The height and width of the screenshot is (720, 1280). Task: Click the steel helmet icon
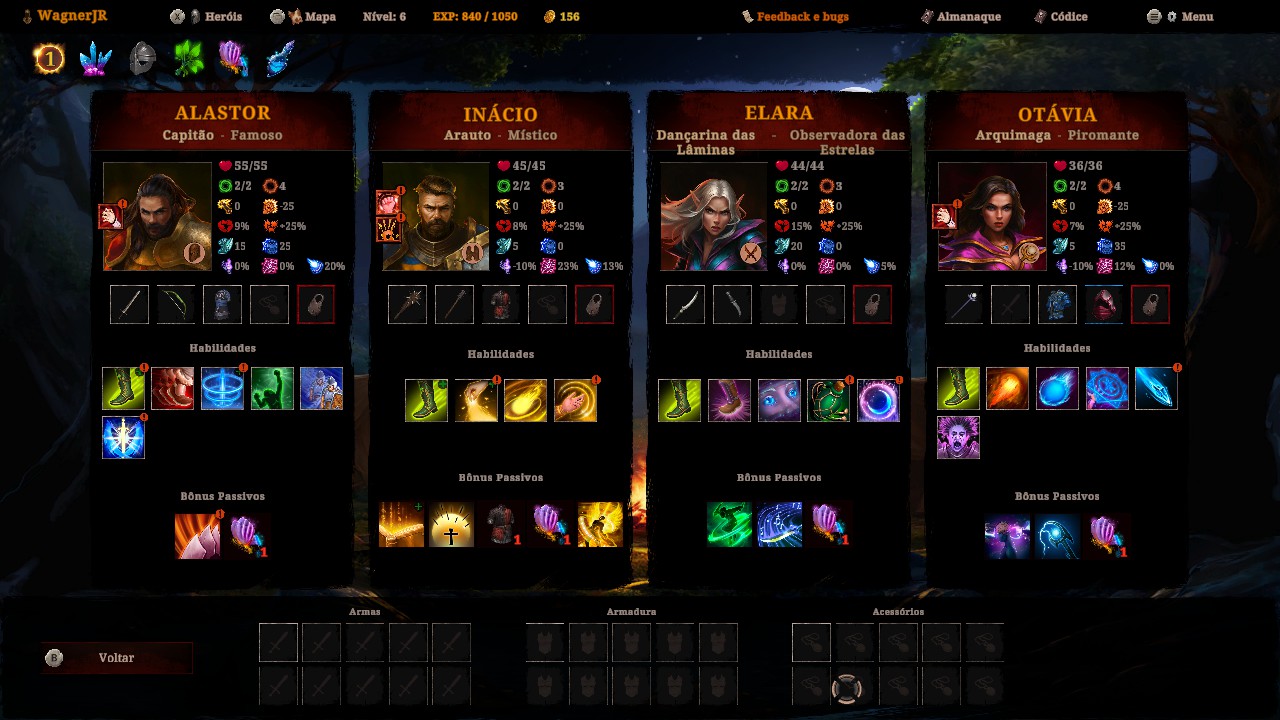[x=143, y=60]
